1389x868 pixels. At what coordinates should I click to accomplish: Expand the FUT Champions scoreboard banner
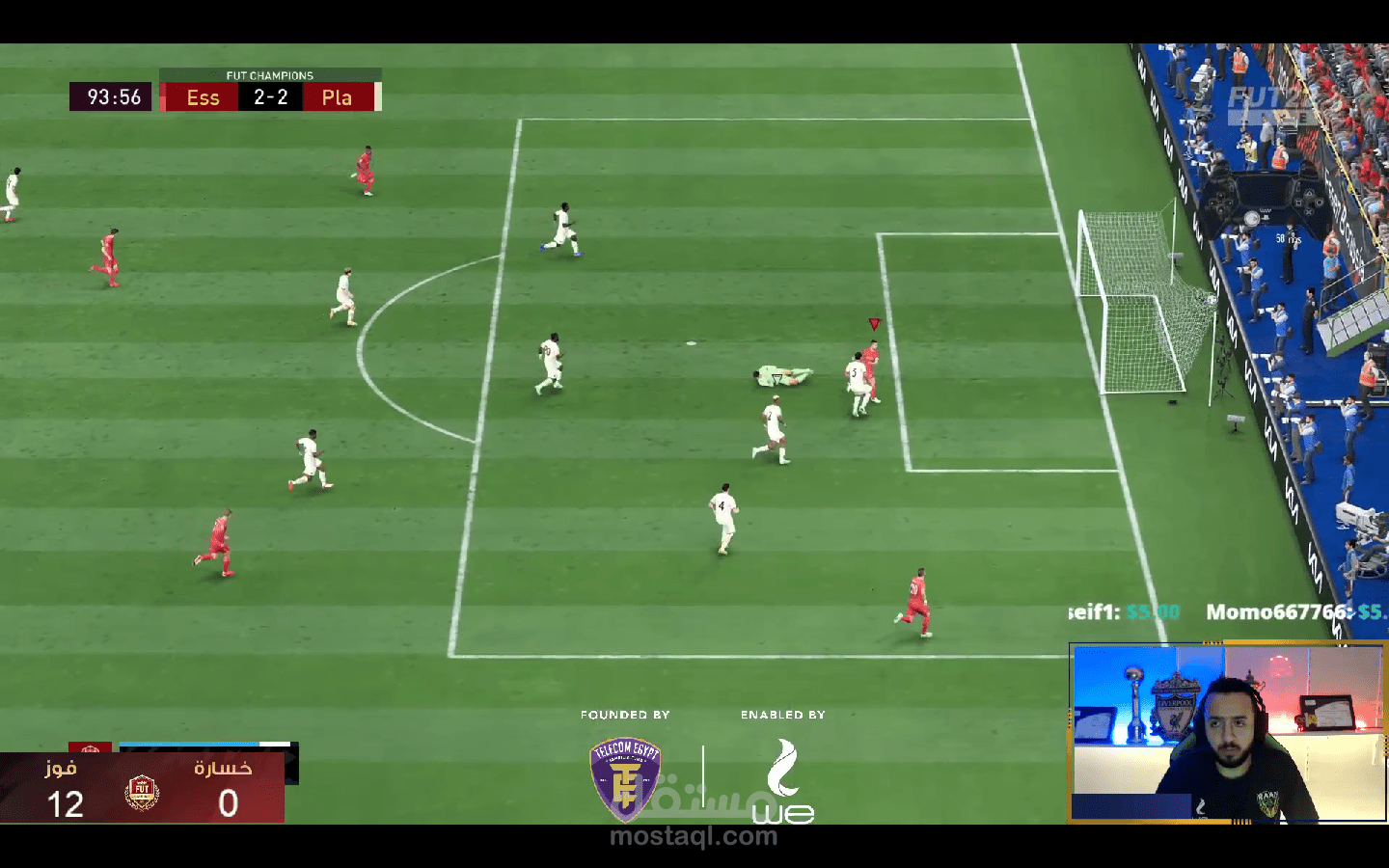point(270,75)
